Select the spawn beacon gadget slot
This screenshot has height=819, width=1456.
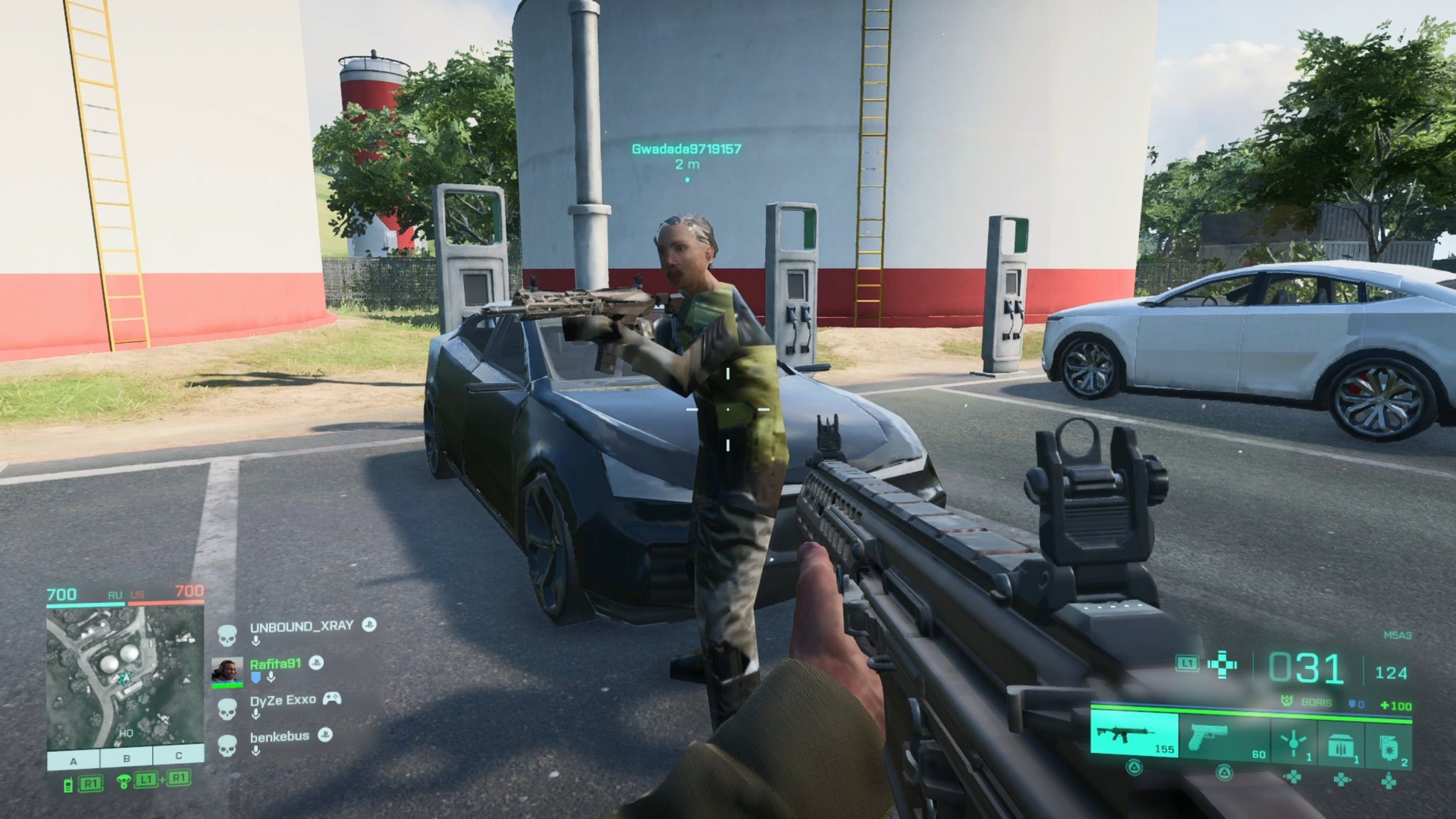pos(1293,742)
